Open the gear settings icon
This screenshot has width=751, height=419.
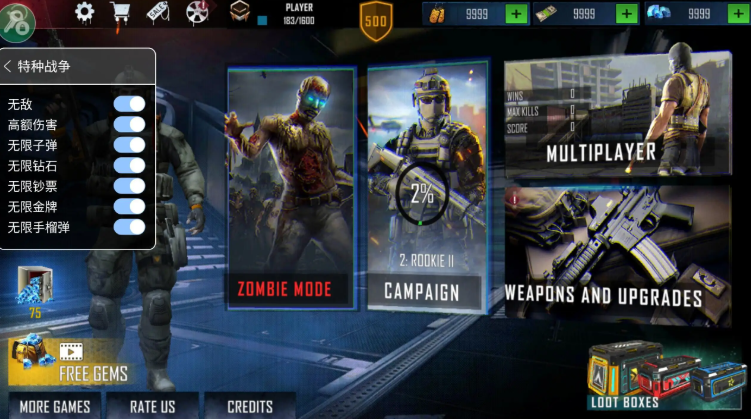click(x=85, y=12)
